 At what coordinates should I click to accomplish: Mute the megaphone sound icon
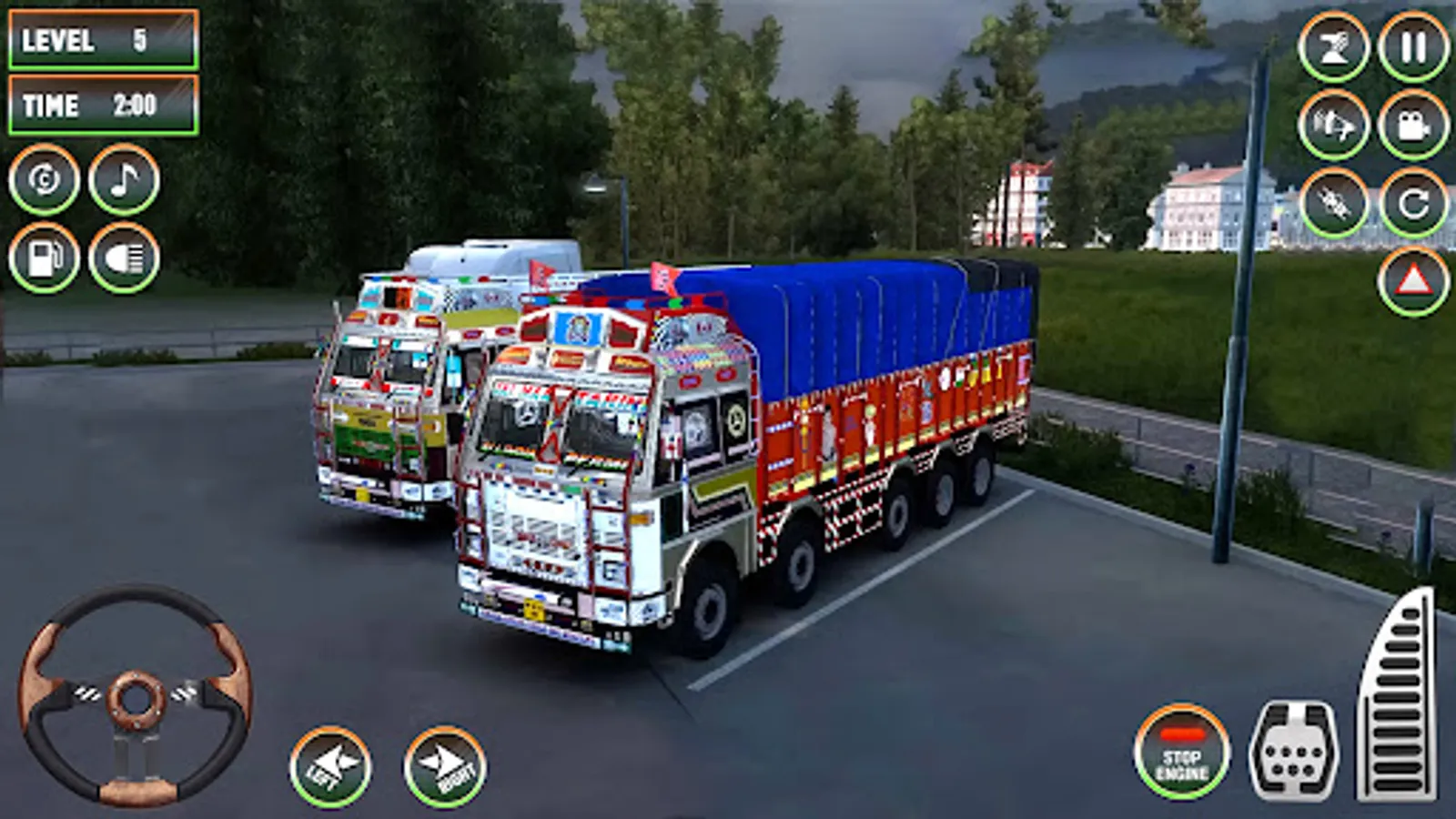[x=1334, y=127]
